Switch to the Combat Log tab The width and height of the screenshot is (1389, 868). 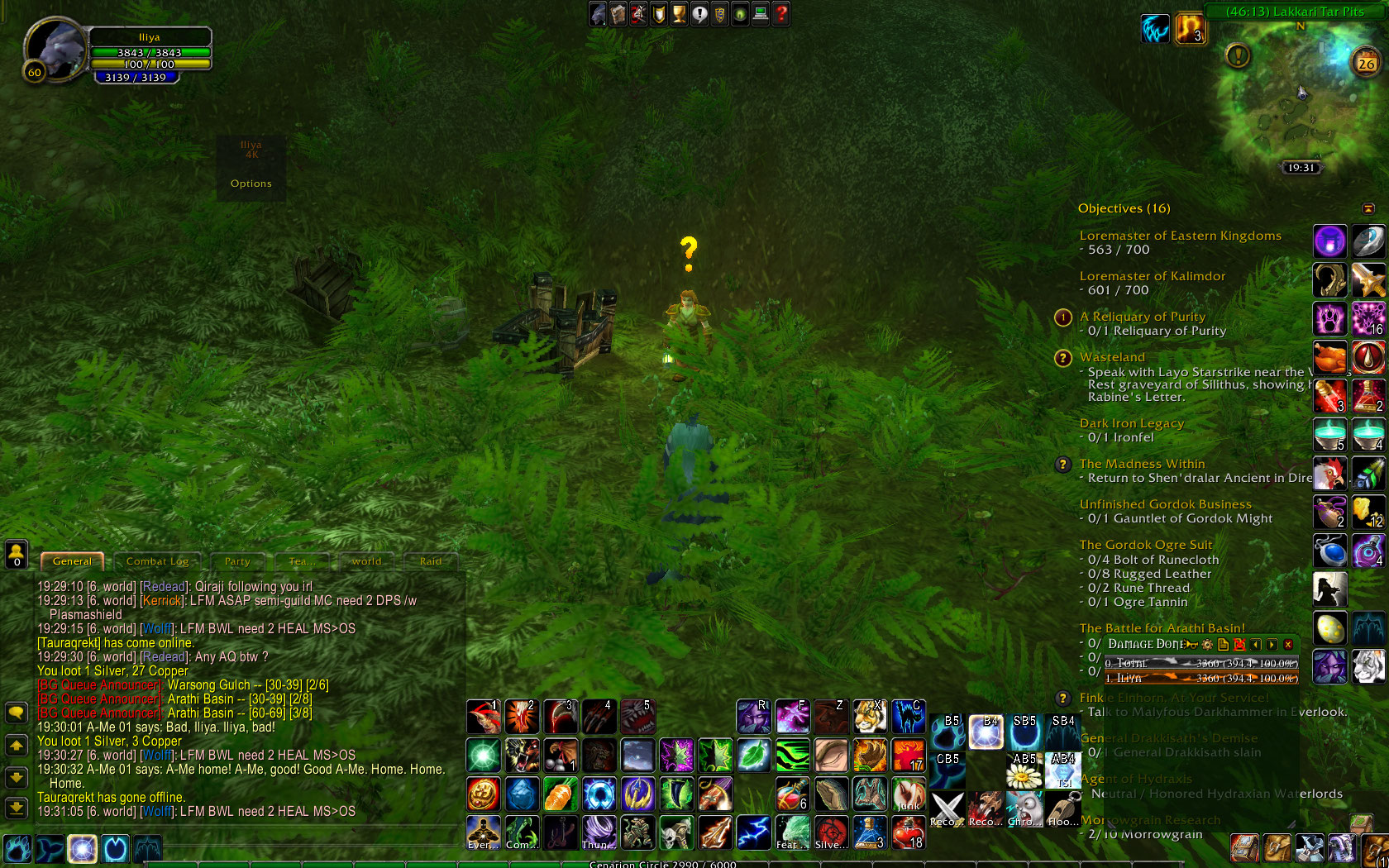(x=158, y=561)
